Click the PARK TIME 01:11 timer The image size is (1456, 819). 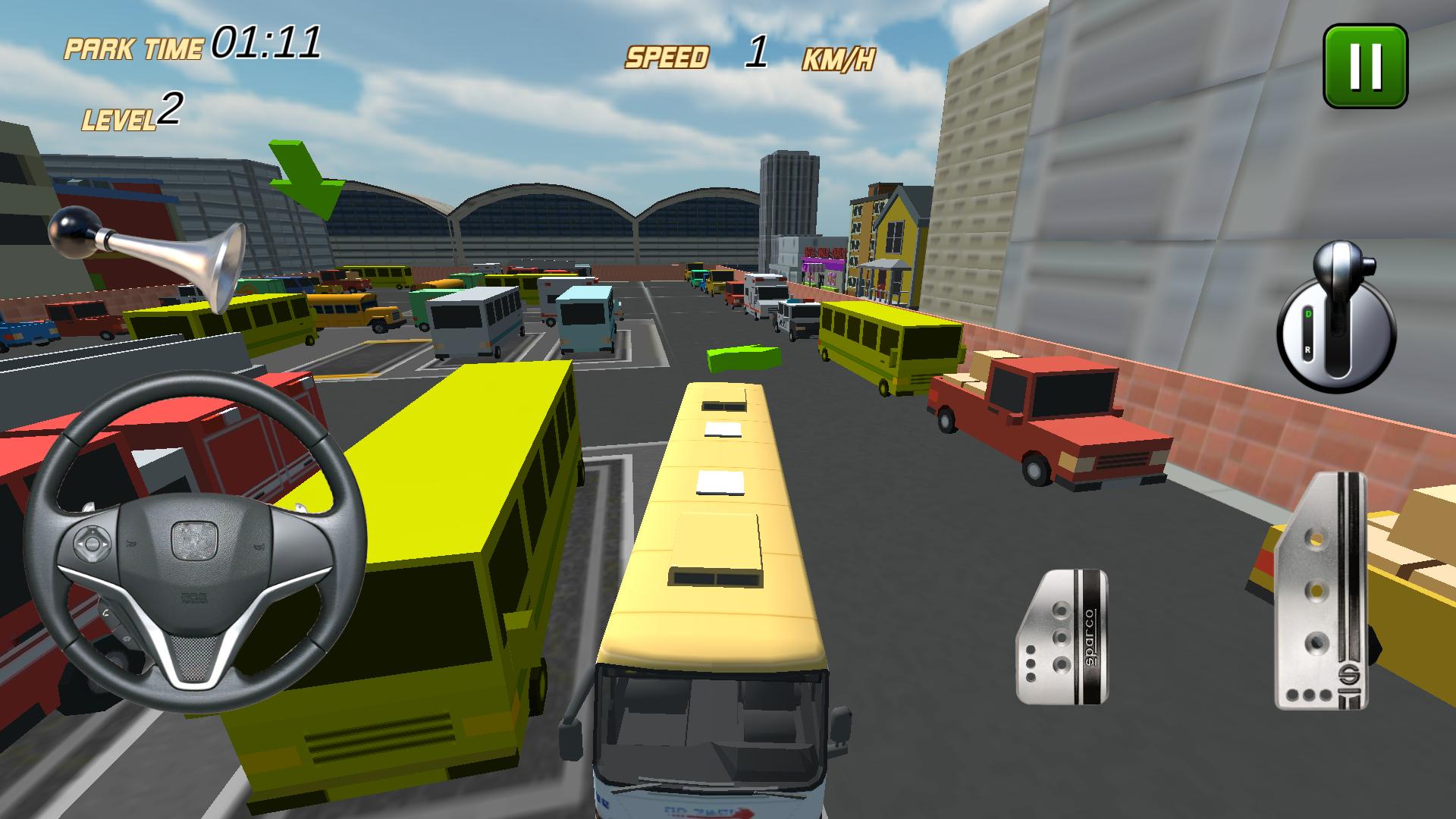click(193, 42)
